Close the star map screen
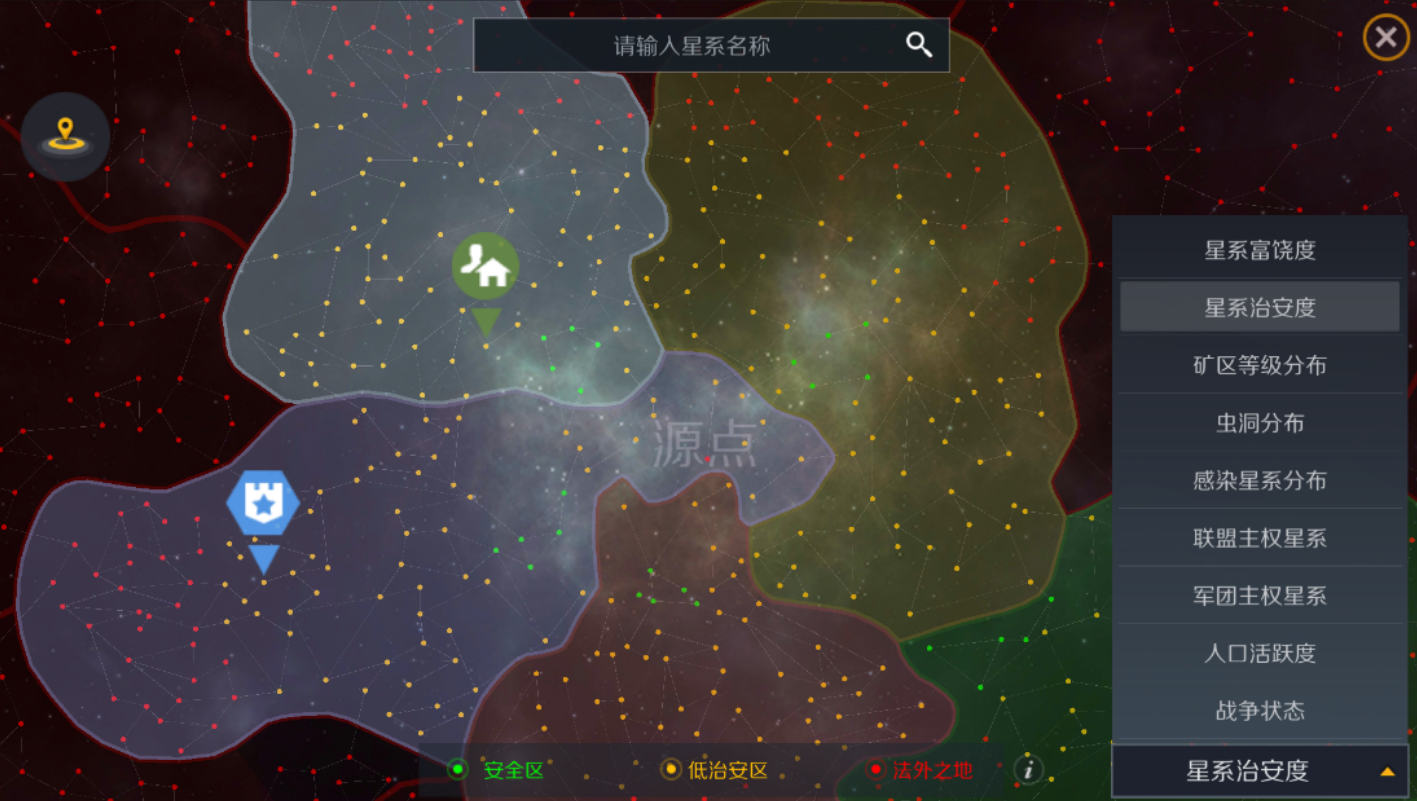This screenshot has height=801, width=1417. point(1385,38)
